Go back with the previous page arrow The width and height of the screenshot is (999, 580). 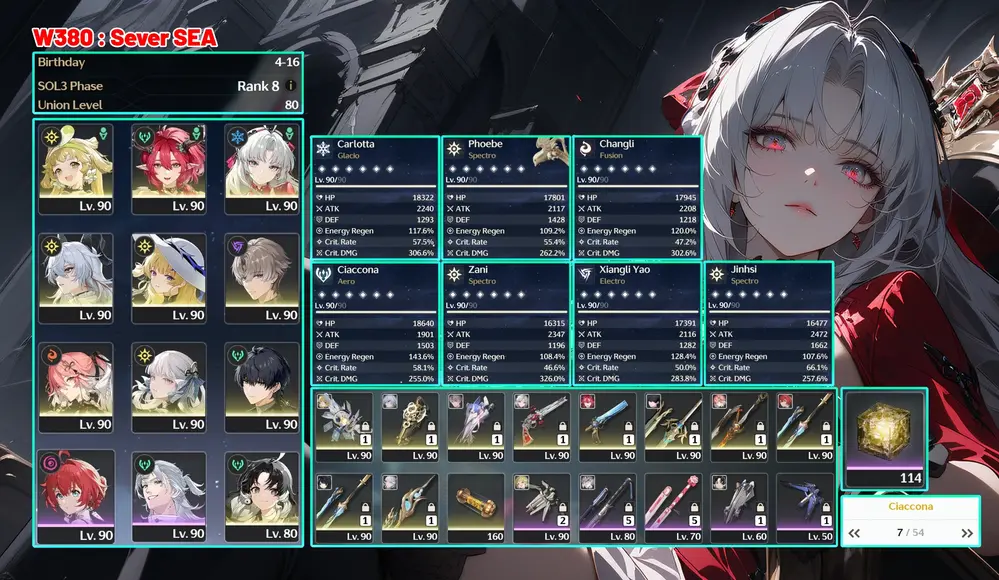(854, 533)
